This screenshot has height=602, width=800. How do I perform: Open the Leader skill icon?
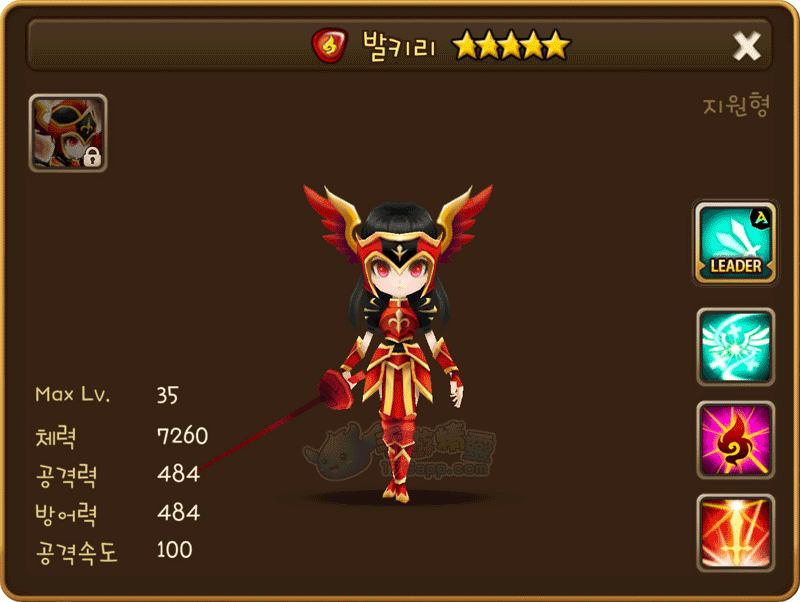click(x=735, y=242)
